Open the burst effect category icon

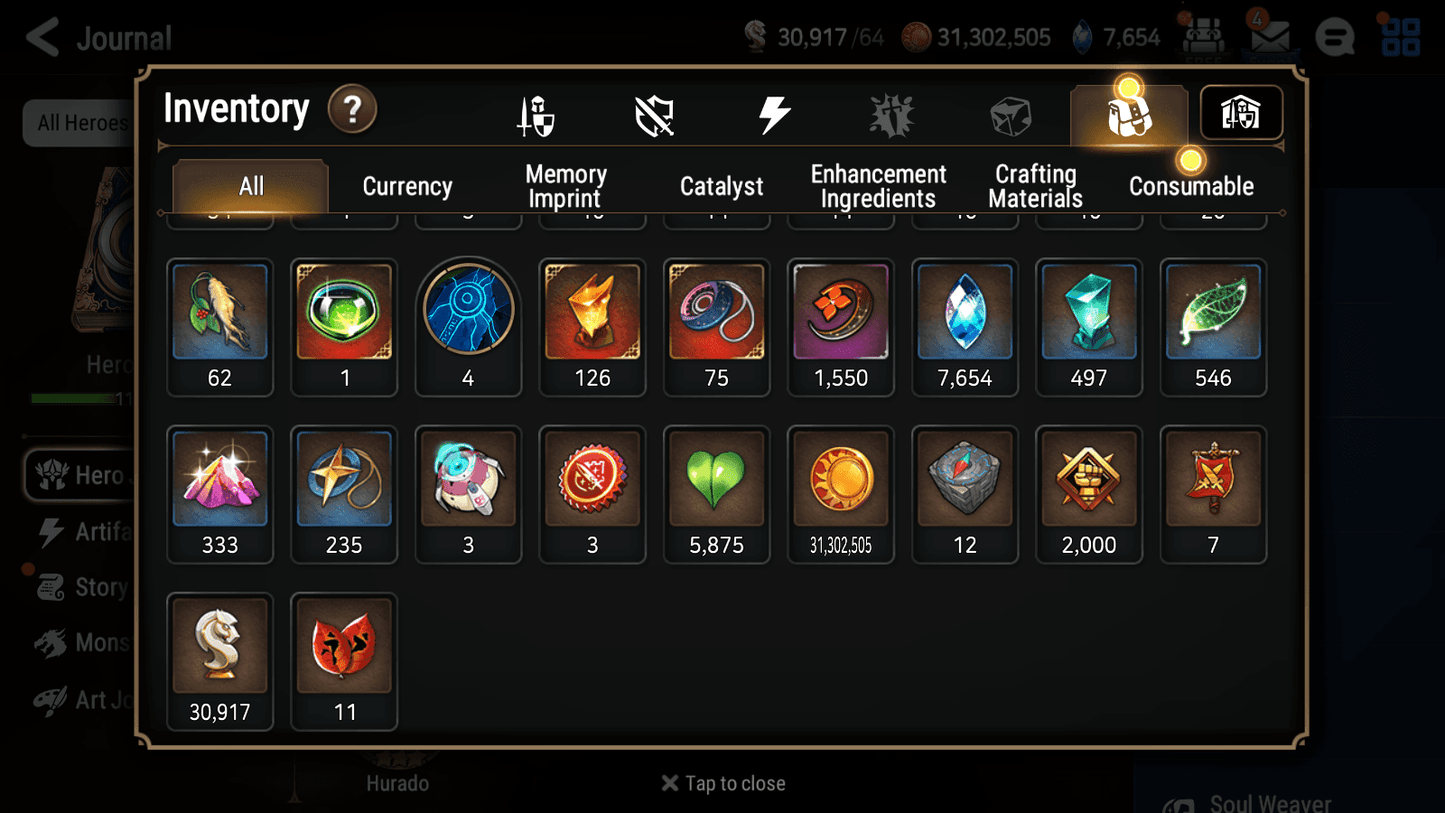(x=891, y=113)
